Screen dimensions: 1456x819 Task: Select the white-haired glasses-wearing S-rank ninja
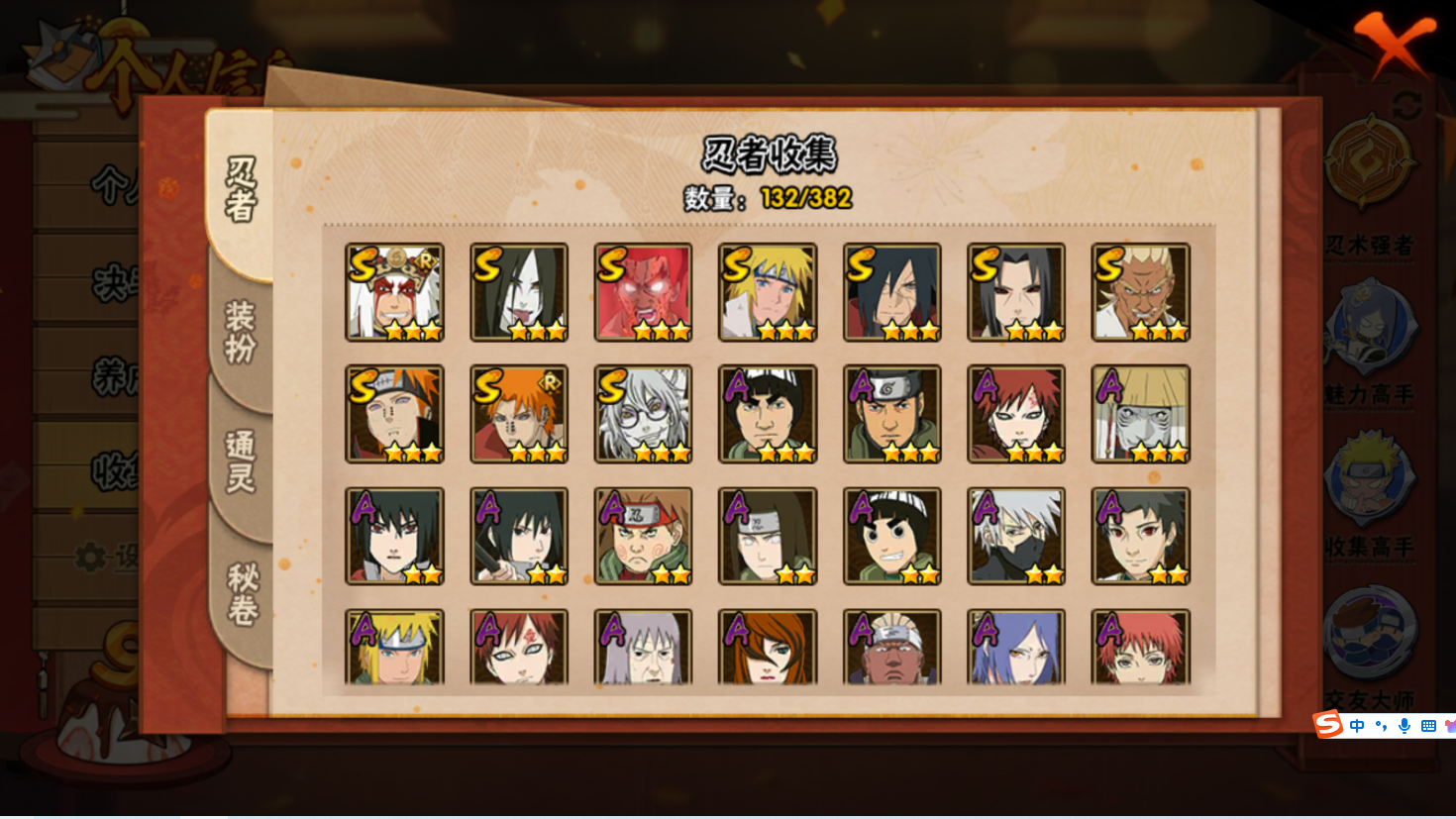tap(643, 414)
